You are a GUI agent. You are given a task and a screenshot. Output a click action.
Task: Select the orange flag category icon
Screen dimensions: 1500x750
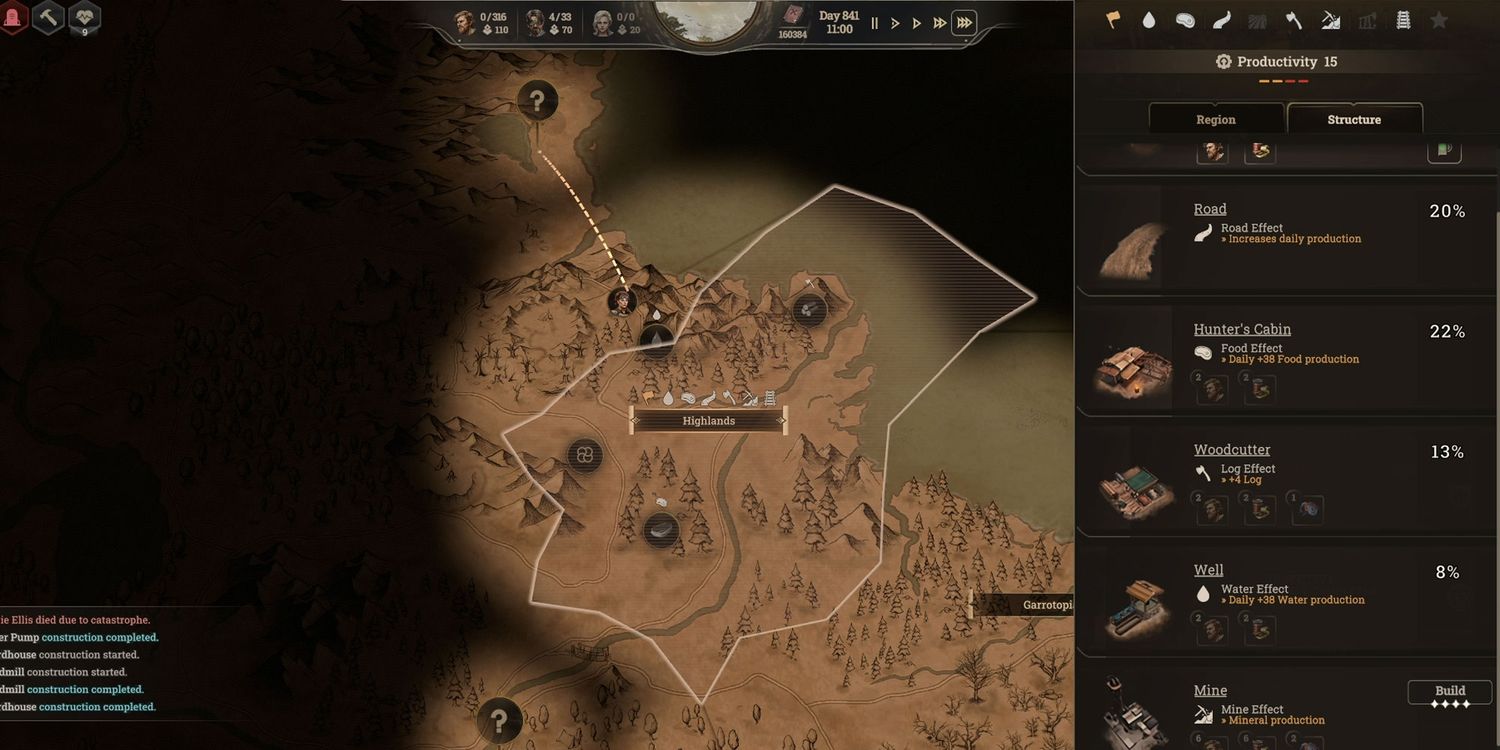click(1112, 20)
